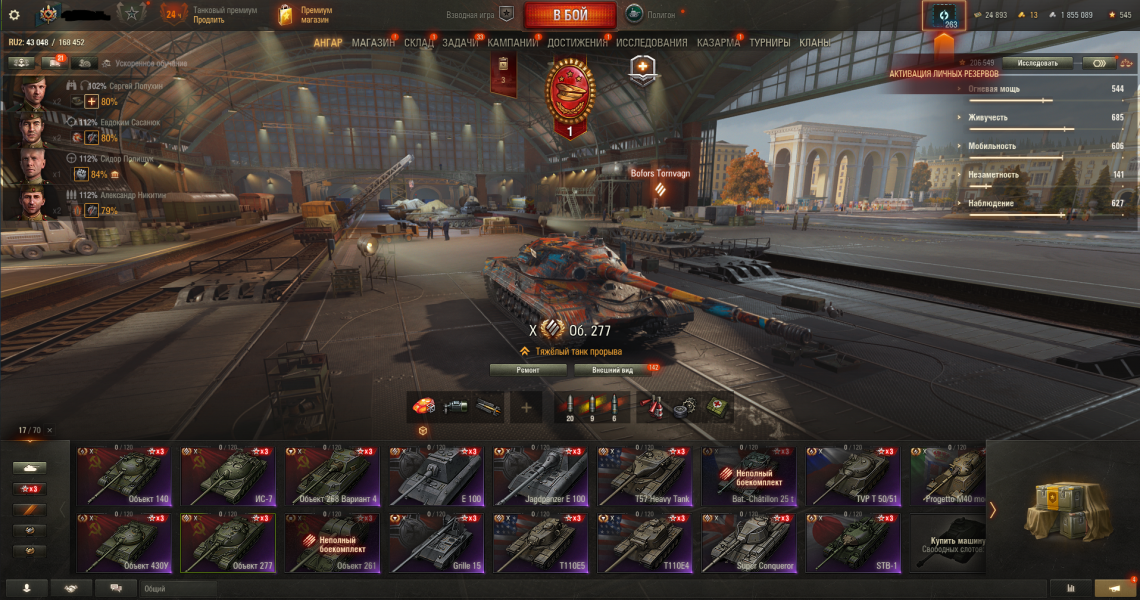Click the Ремонт button

tap(528, 370)
